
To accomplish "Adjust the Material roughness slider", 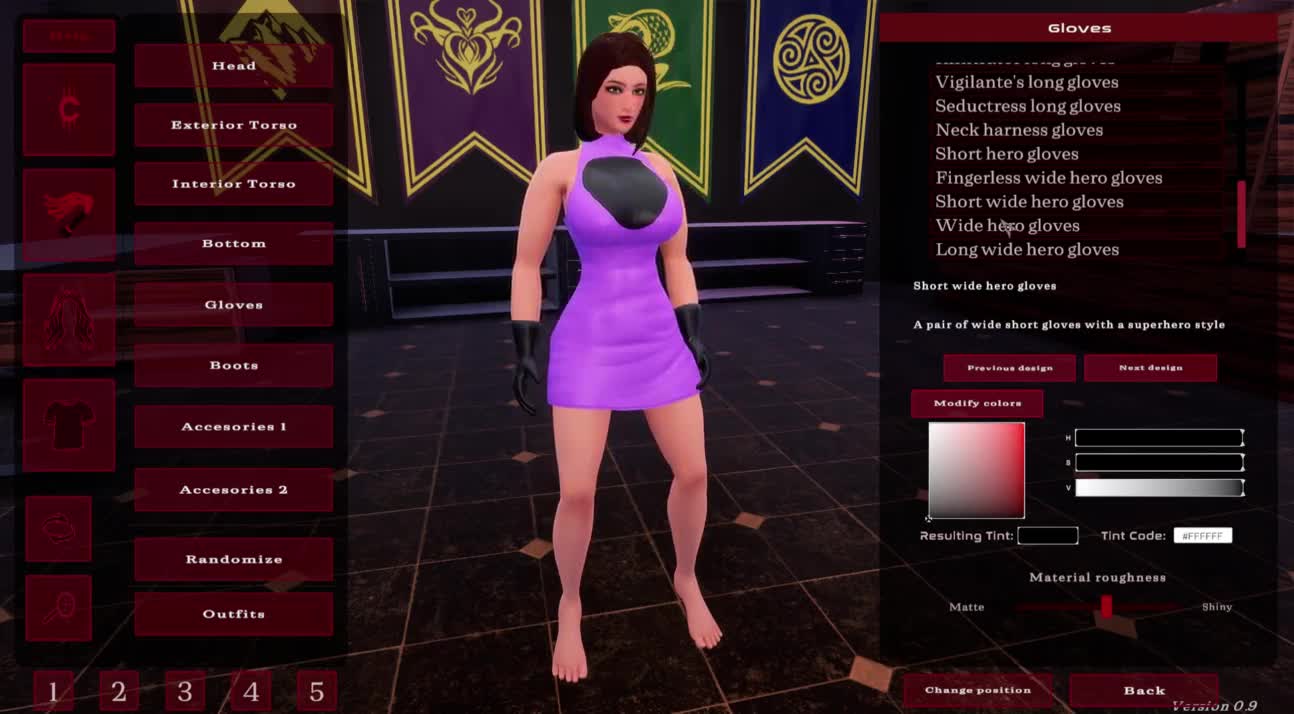I will [x=1106, y=607].
